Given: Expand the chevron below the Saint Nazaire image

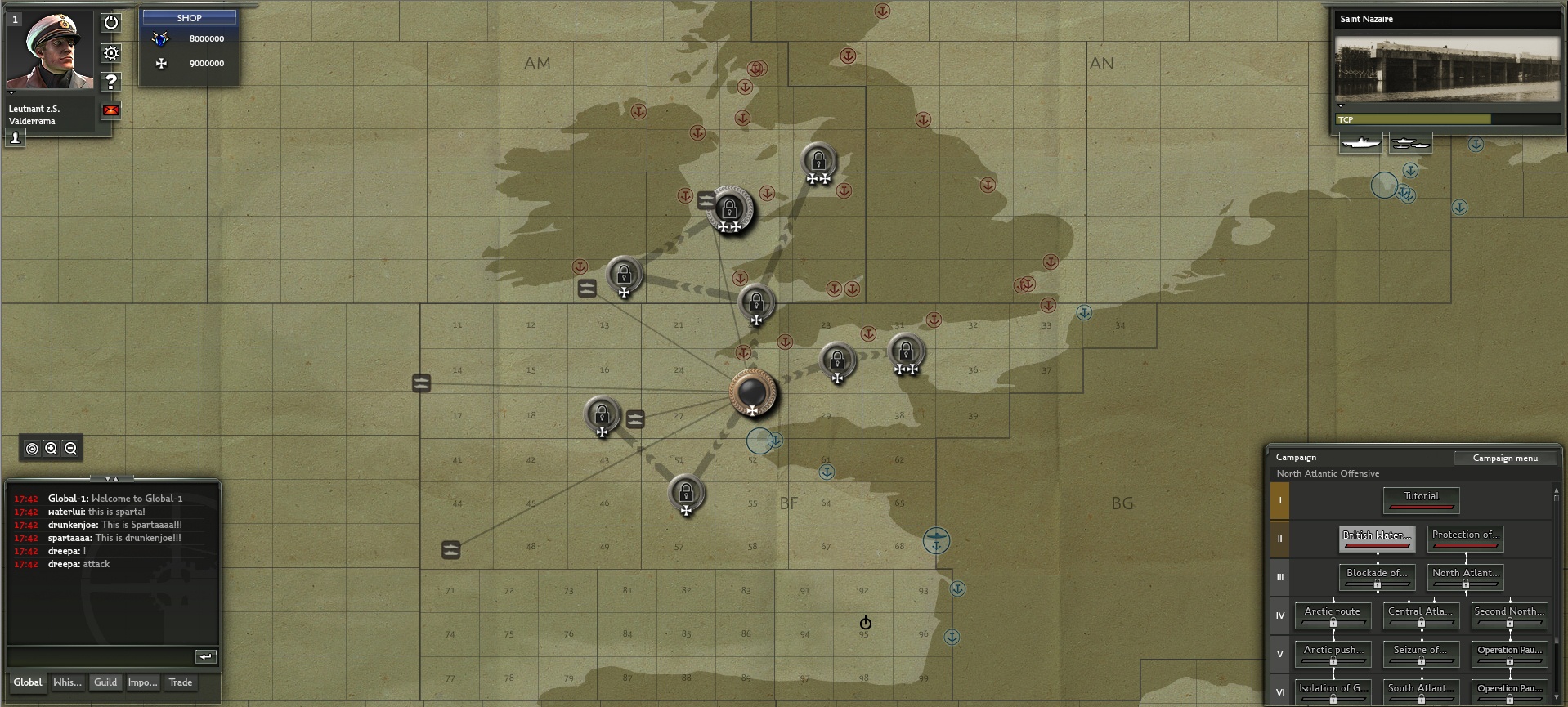Looking at the screenshot, I should point(1341,105).
